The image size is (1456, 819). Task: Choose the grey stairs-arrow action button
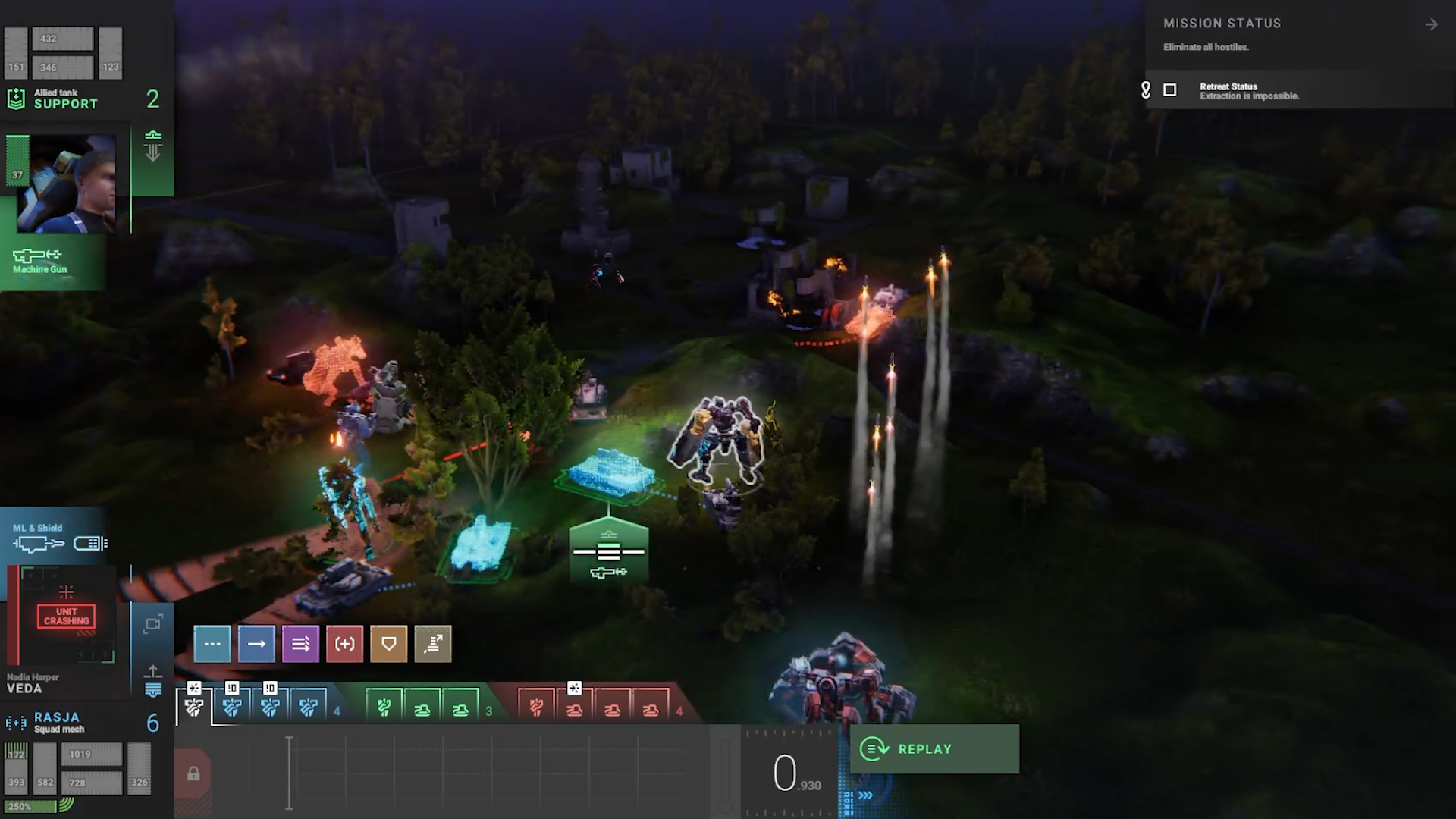point(433,644)
